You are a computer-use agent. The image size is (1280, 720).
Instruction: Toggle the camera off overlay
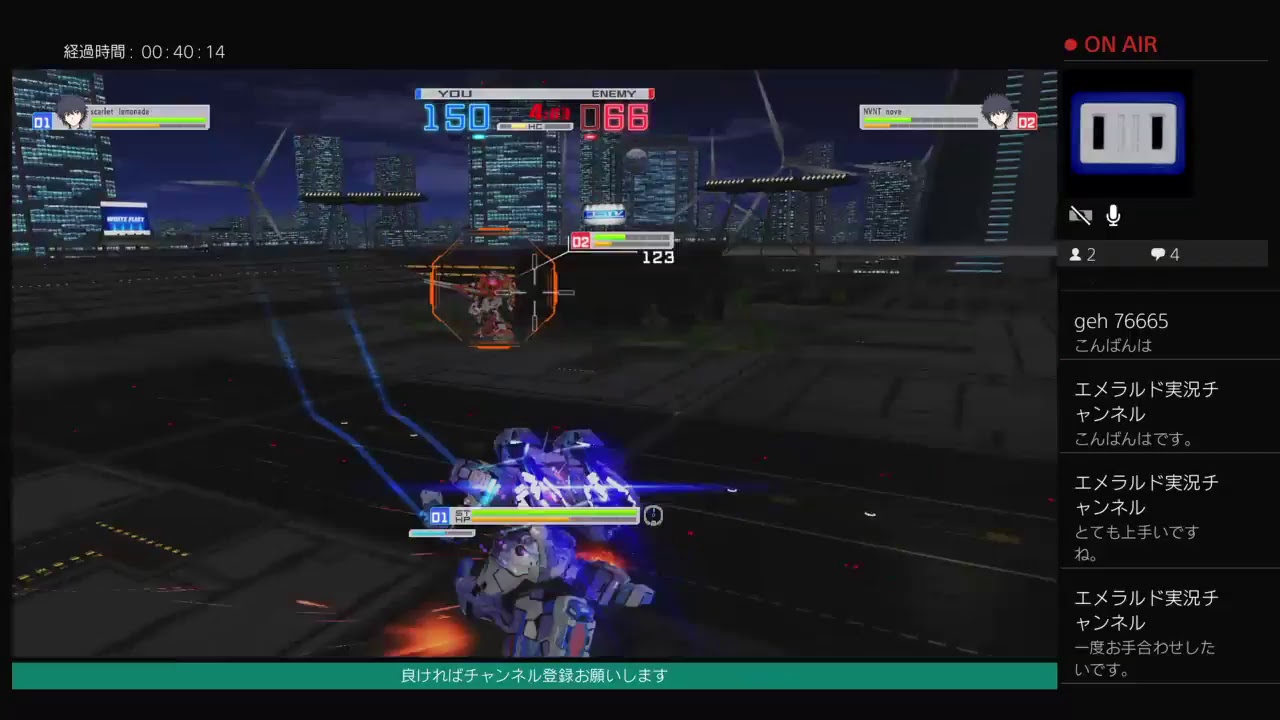pyautogui.click(x=1081, y=215)
